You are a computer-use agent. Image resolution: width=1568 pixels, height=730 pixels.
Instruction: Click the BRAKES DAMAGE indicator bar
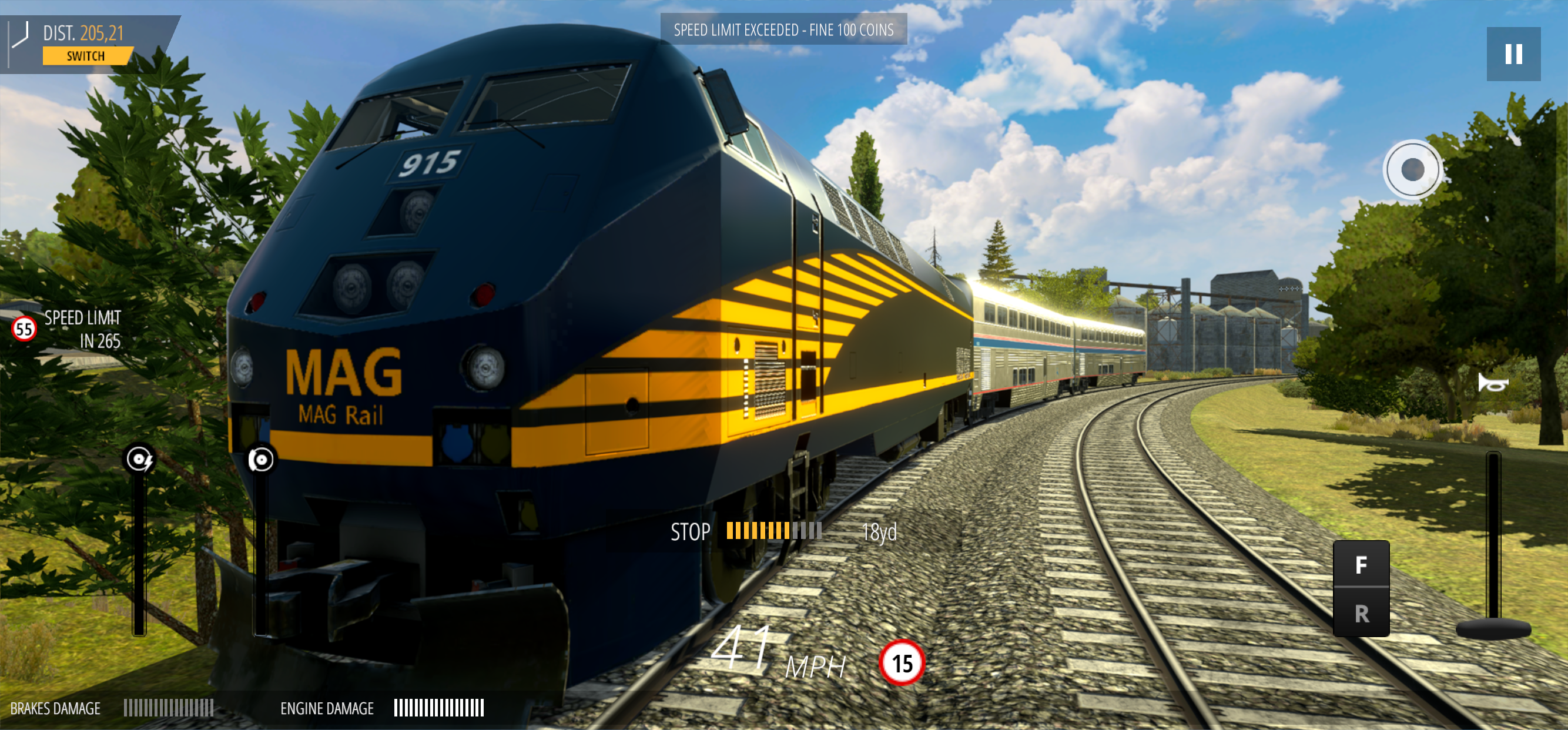[169, 708]
